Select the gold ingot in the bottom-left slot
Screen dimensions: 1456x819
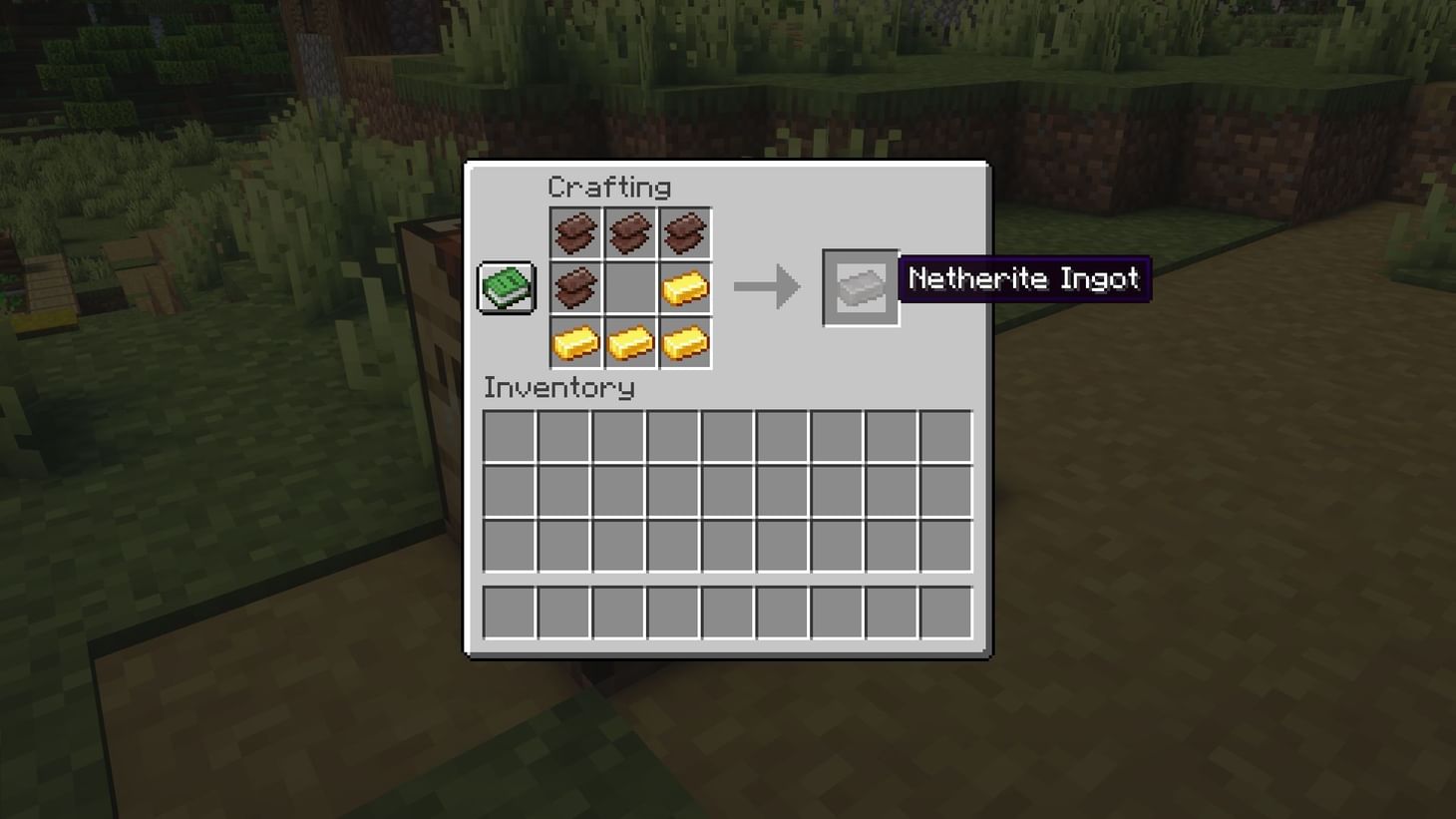point(575,342)
